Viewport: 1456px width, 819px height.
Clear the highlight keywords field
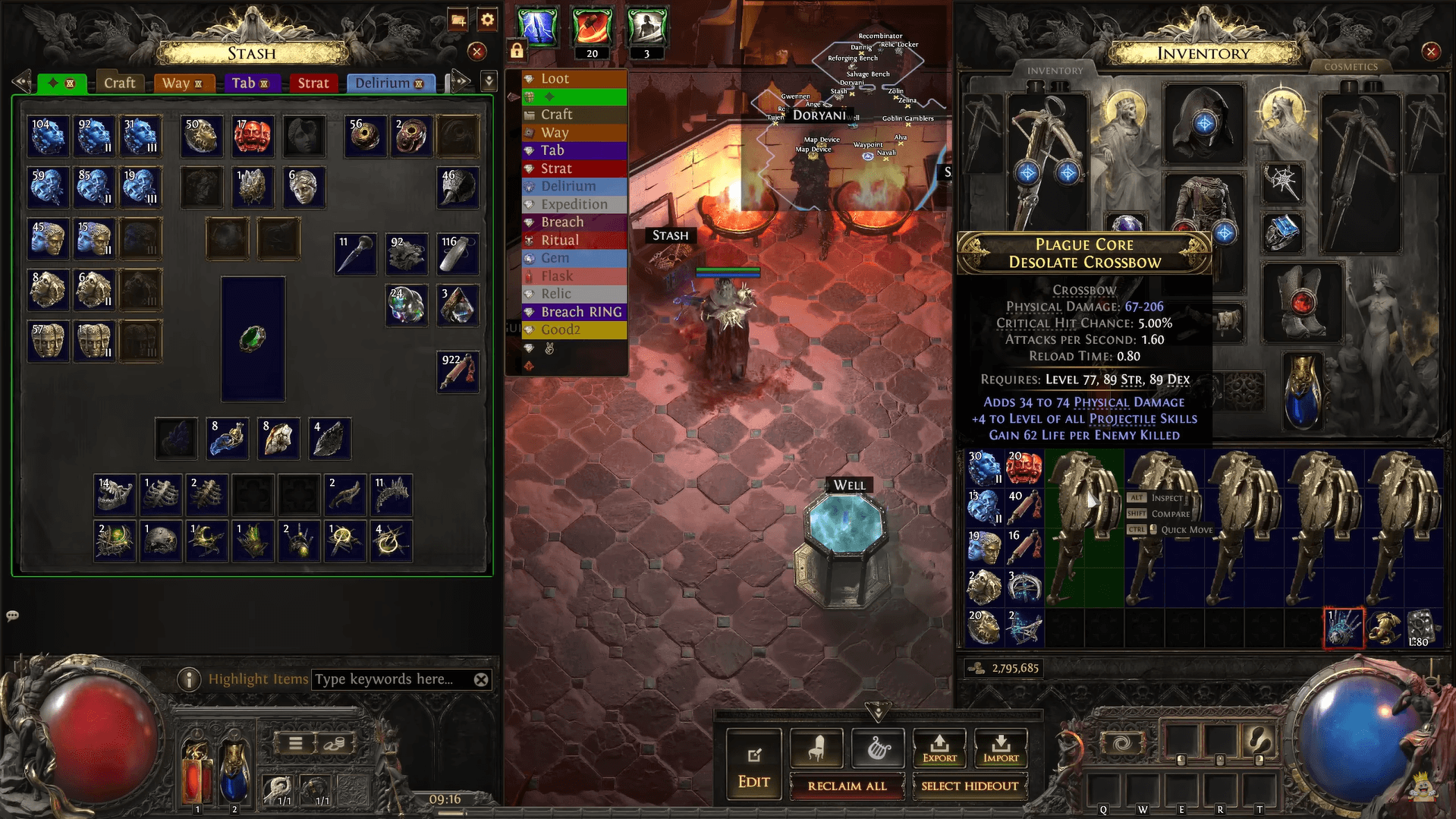coord(481,679)
